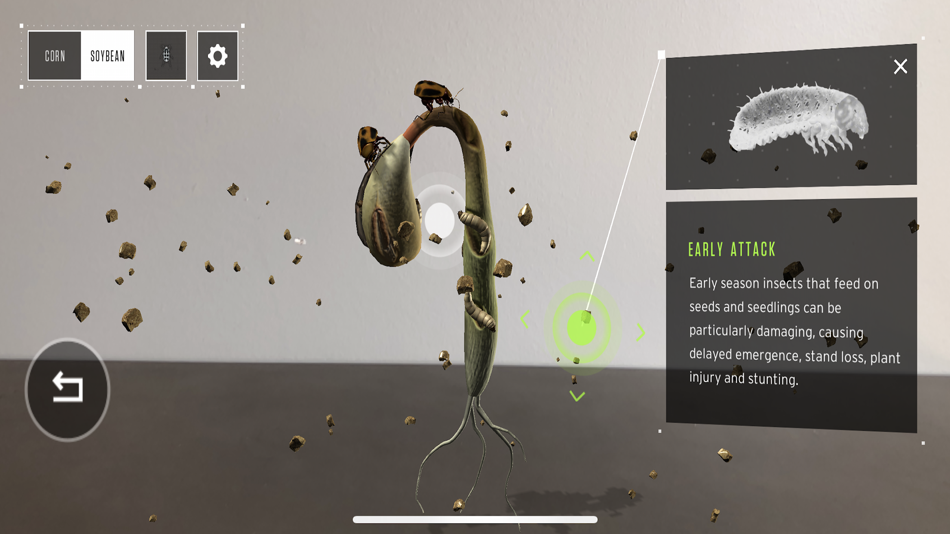
Task: Select the Soybean crop tab
Action: (108, 56)
